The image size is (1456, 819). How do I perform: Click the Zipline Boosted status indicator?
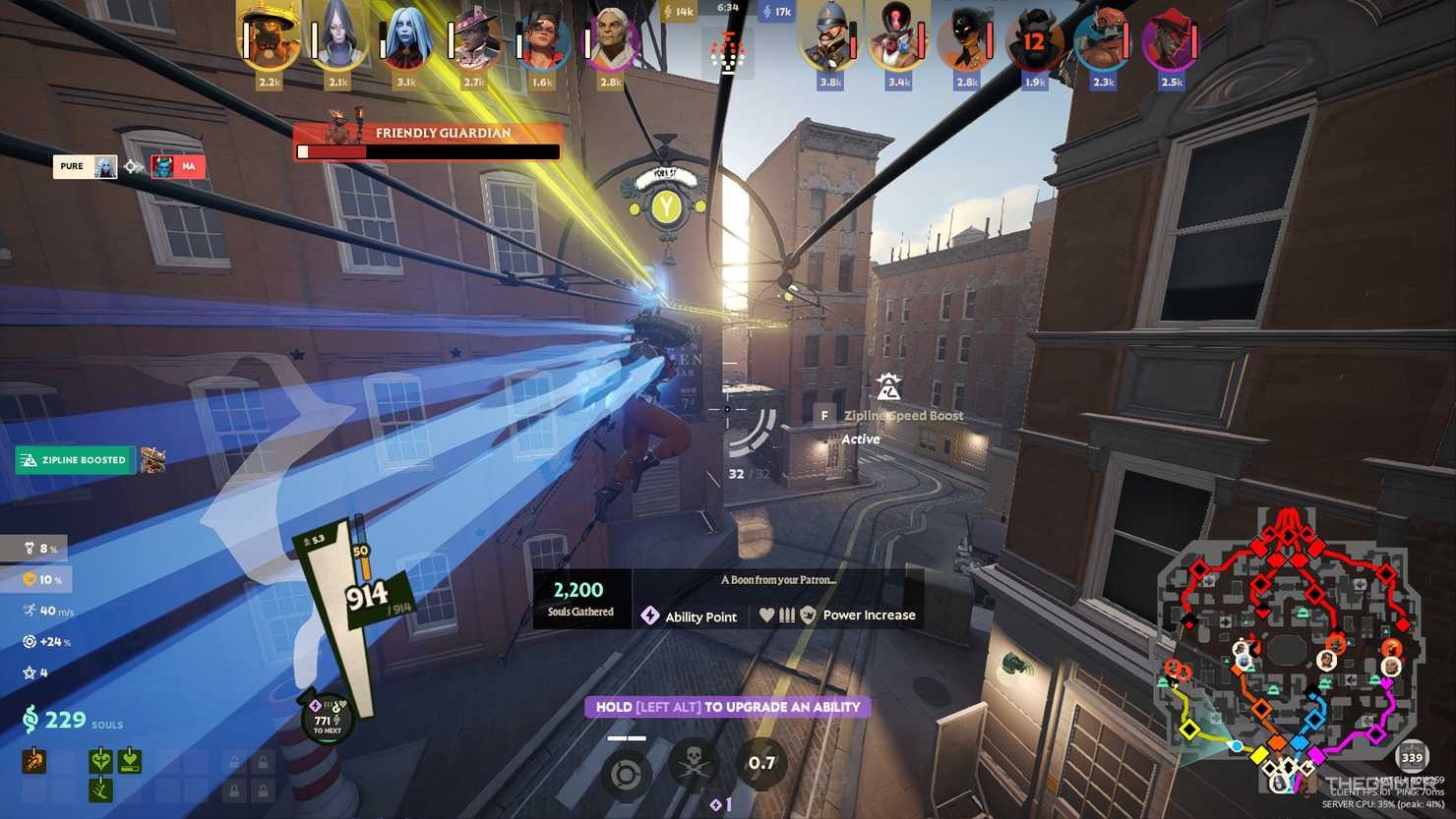76,460
